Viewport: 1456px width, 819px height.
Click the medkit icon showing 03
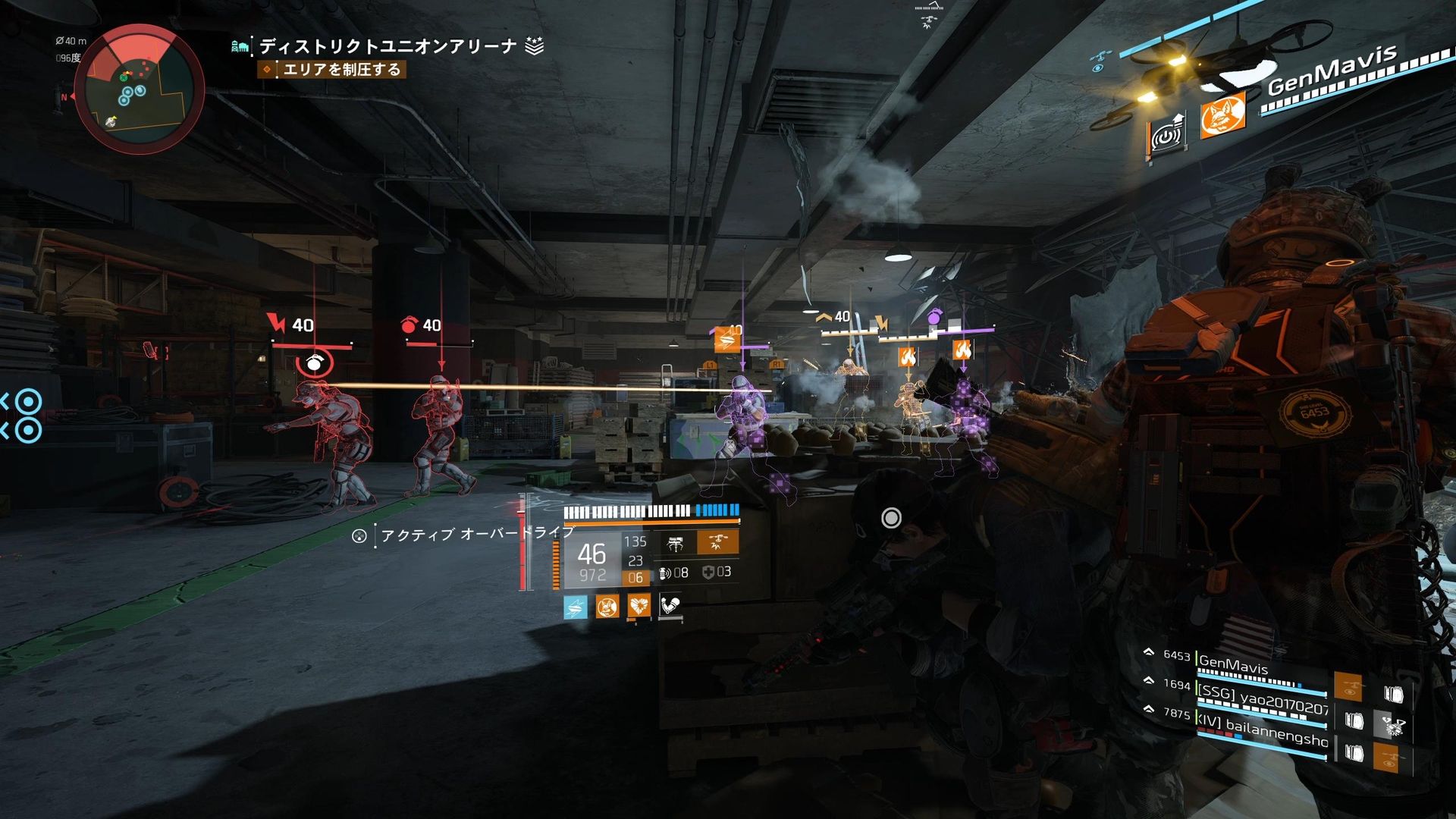point(708,572)
